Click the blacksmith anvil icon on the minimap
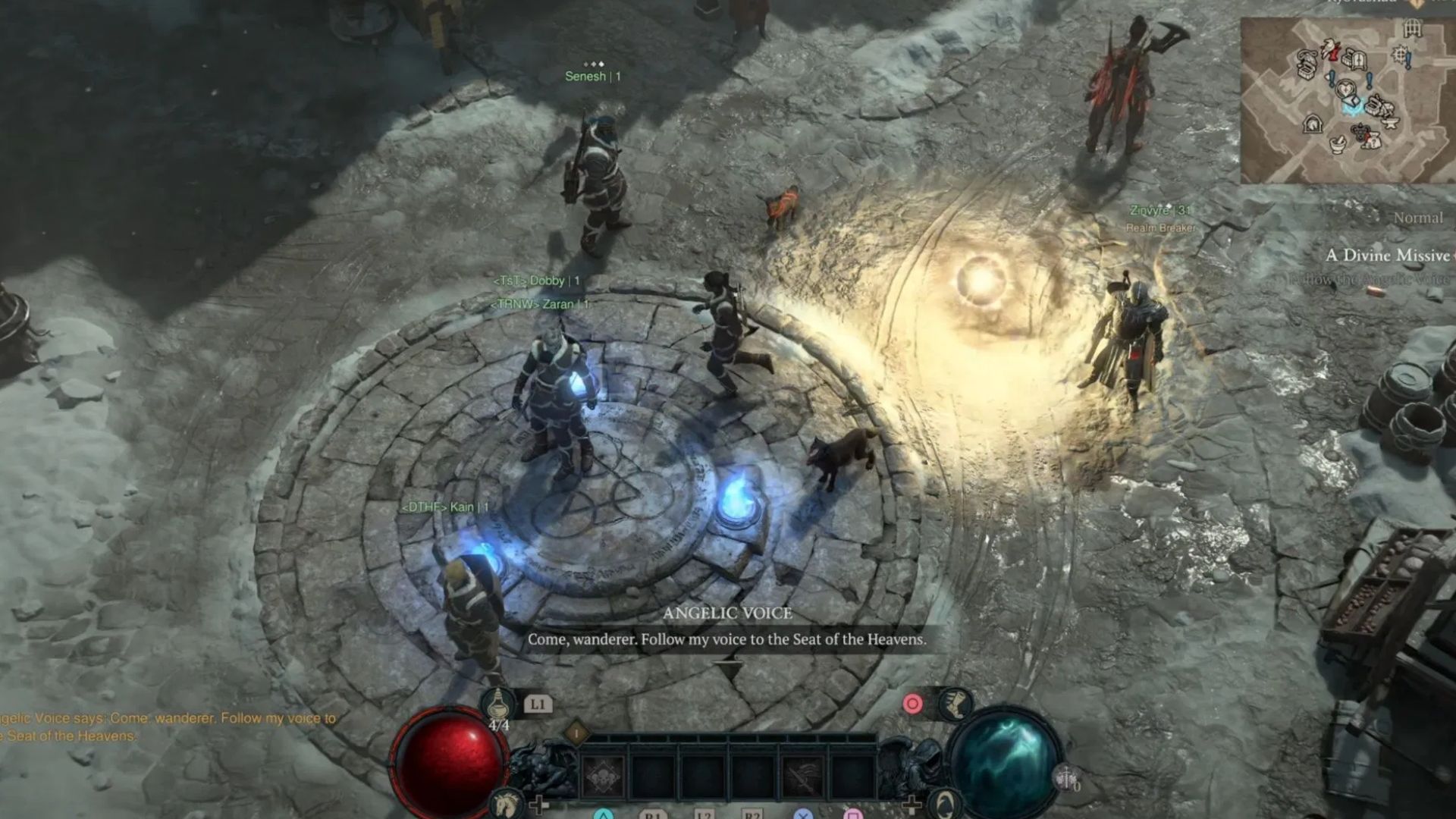 [x=1391, y=123]
